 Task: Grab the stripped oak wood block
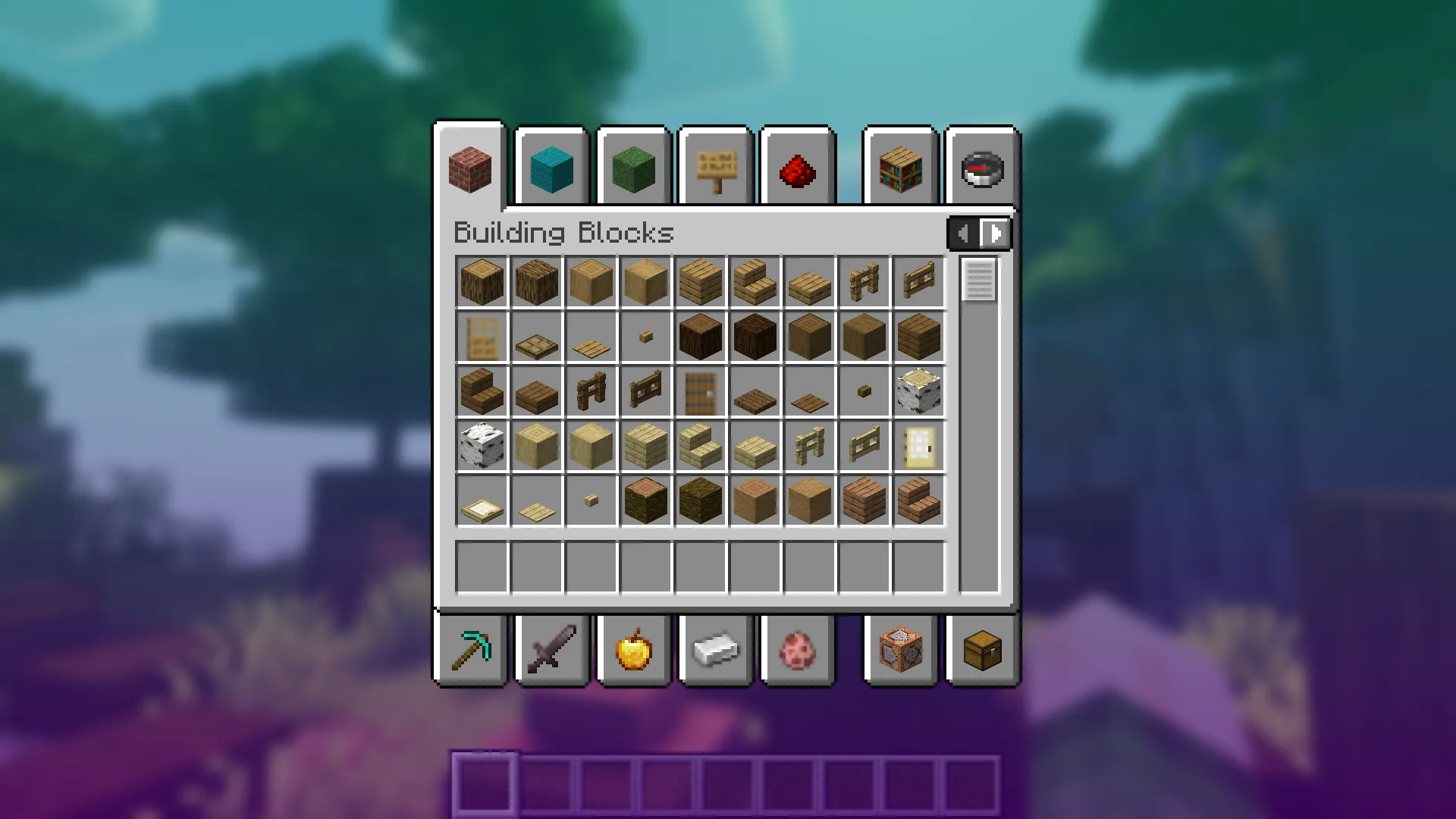coord(646,281)
